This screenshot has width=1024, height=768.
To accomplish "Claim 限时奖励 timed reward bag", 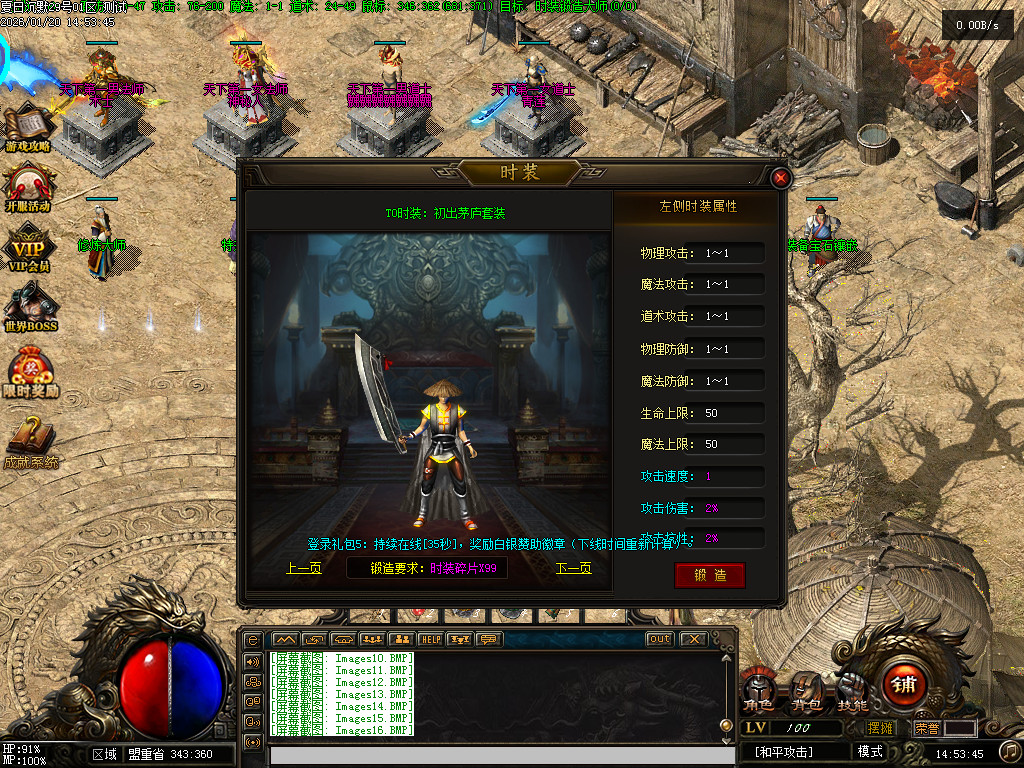I will pos(30,372).
